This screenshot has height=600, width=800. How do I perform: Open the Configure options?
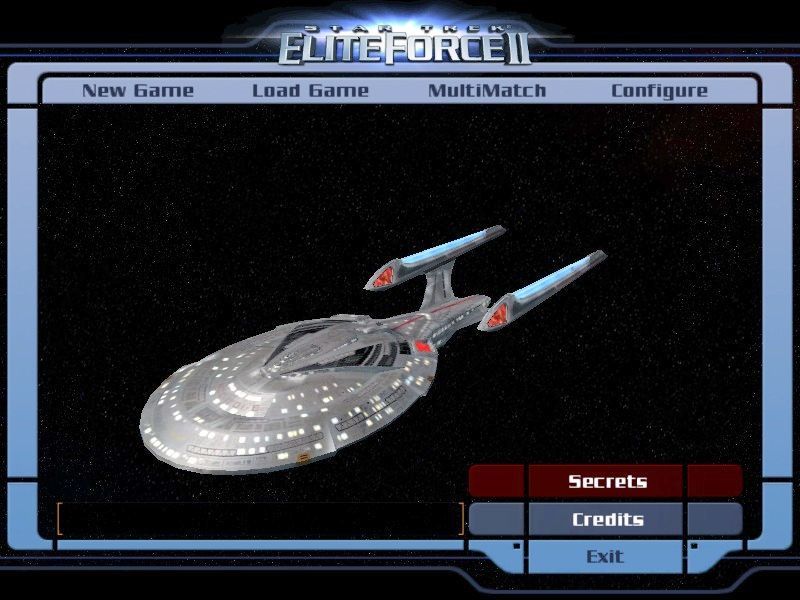(x=659, y=91)
